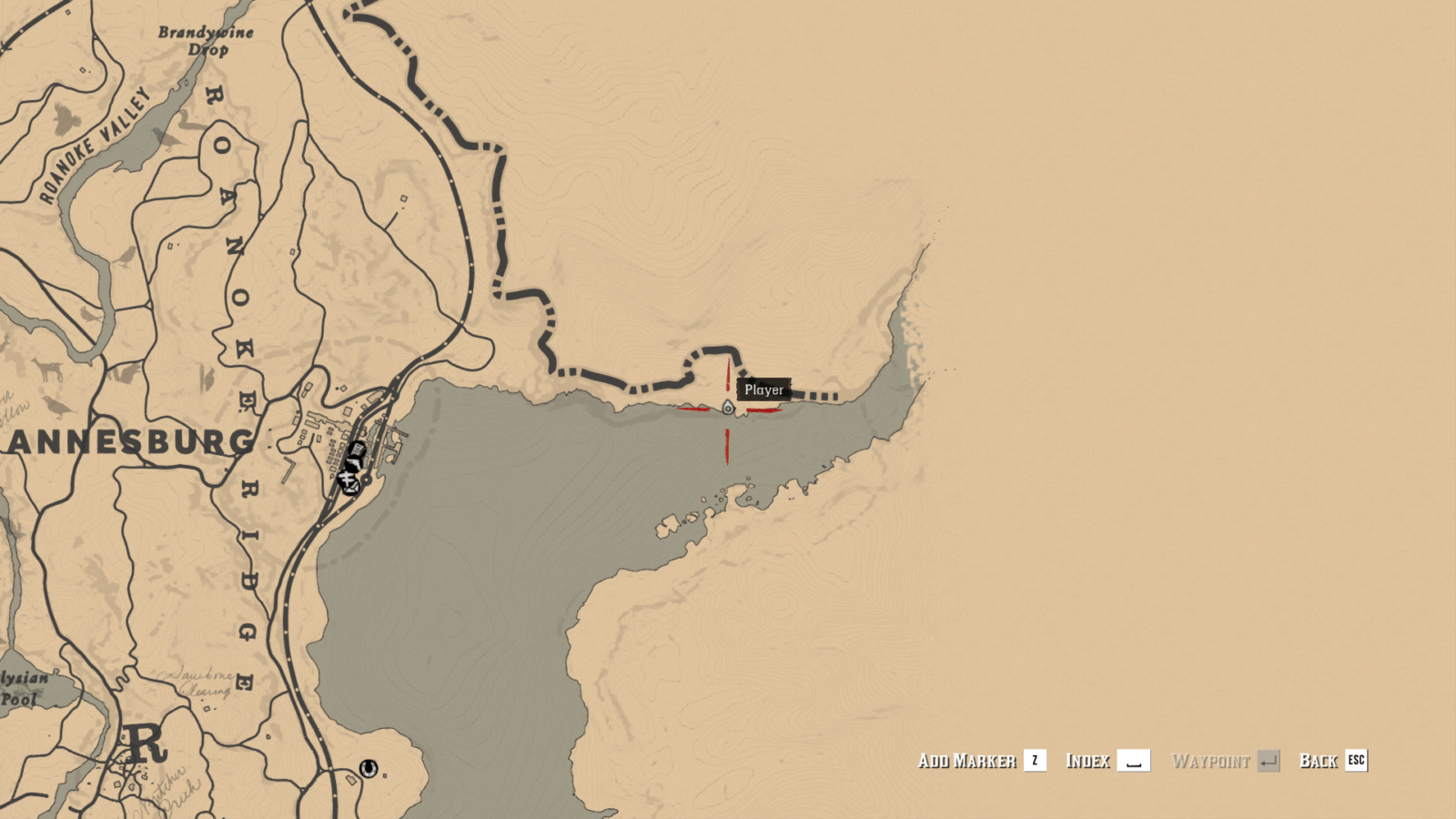Click the post office envelope icon in Annesburg

tap(351, 488)
